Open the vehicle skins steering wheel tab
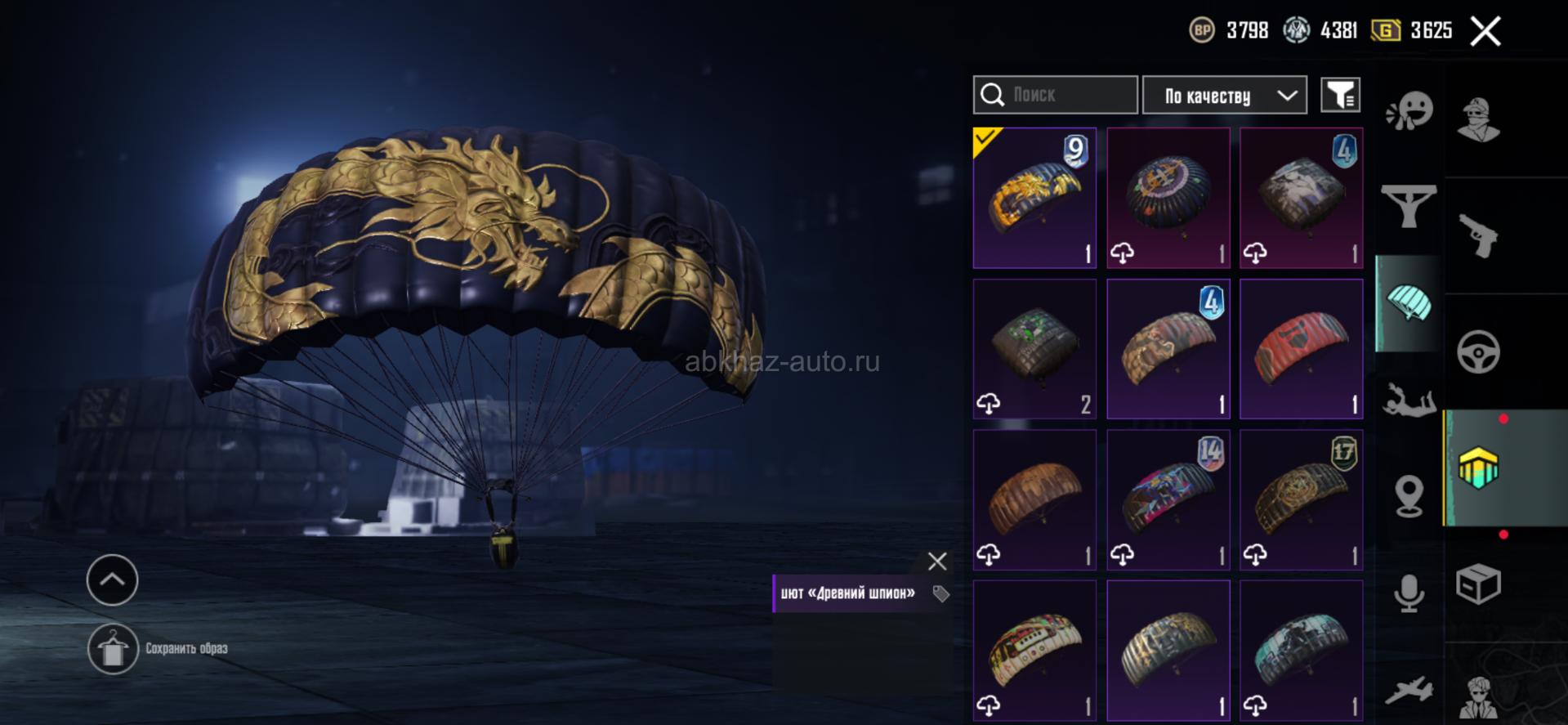The width and height of the screenshot is (1568, 725). (x=1478, y=352)
